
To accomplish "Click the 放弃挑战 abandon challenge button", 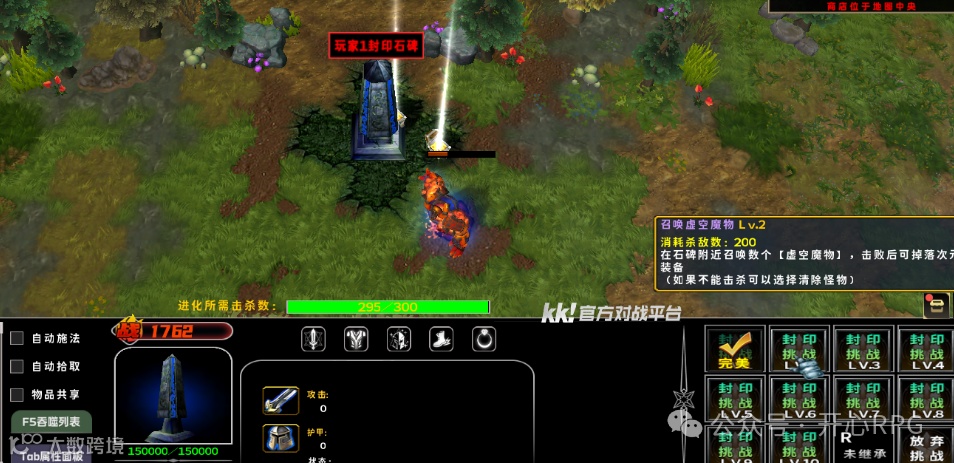I will point(926,445).
